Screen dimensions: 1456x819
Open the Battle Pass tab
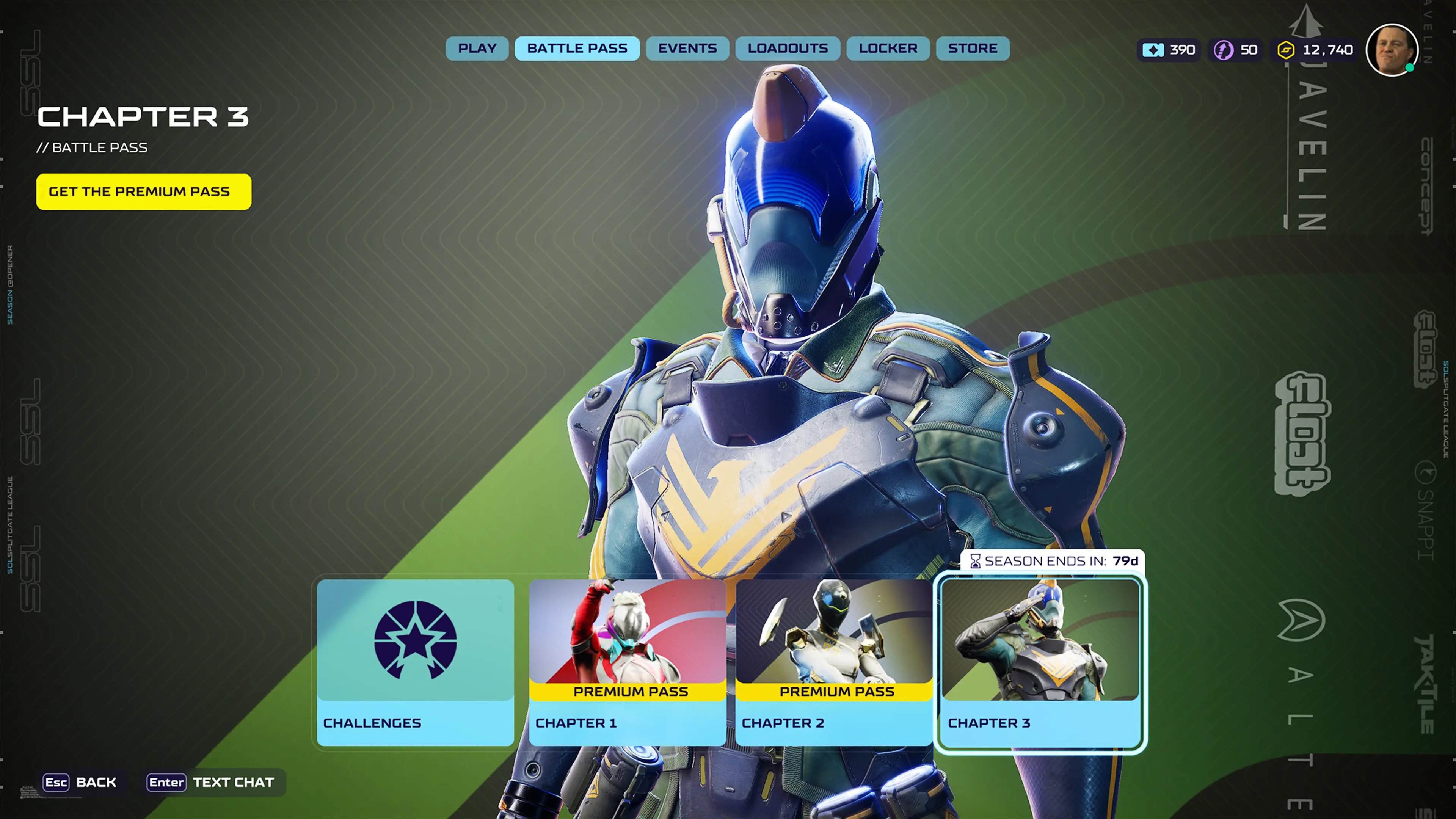click(x=577, y=49)
